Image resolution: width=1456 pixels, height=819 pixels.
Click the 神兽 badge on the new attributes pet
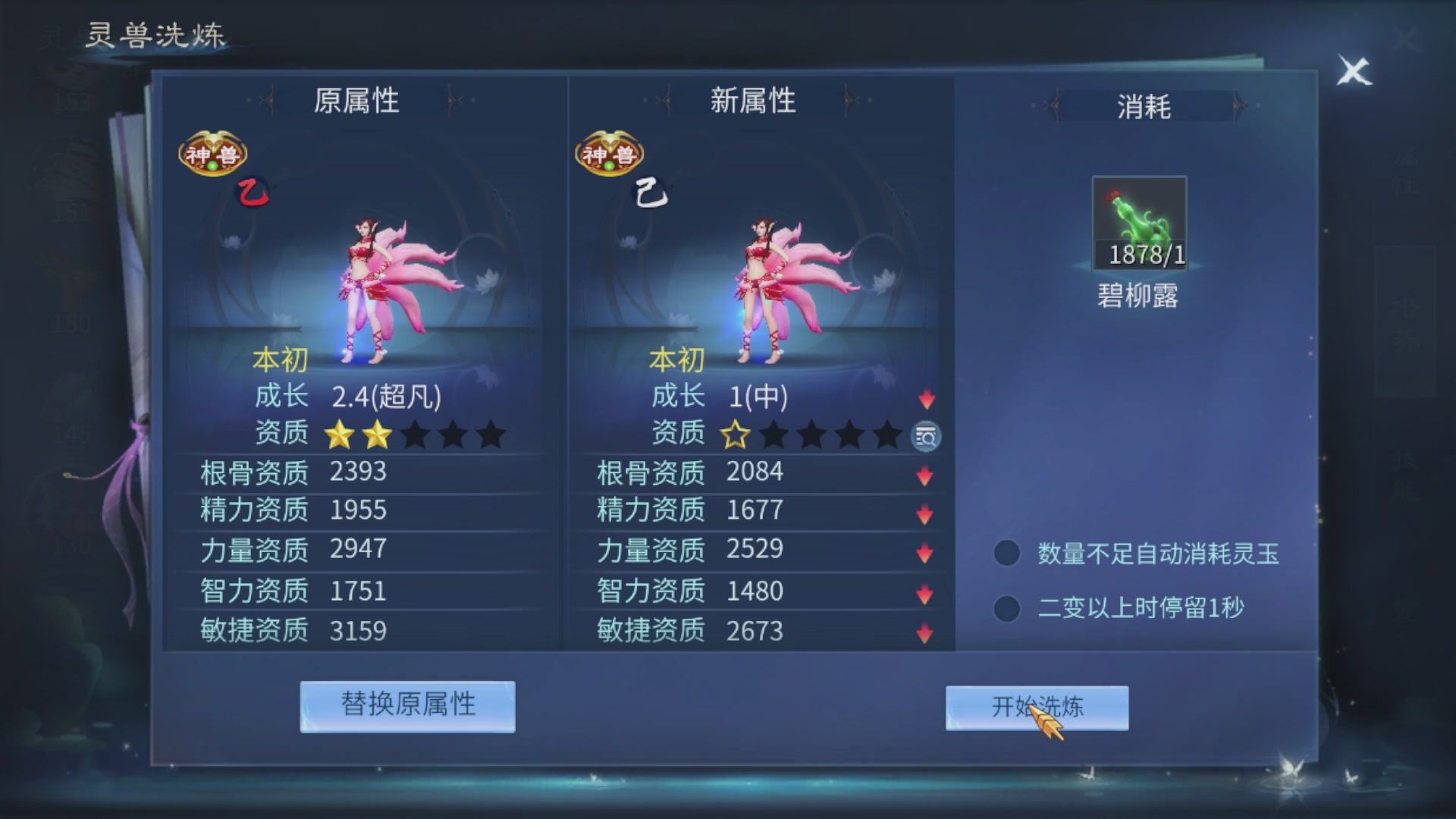(x=609, y=154)
